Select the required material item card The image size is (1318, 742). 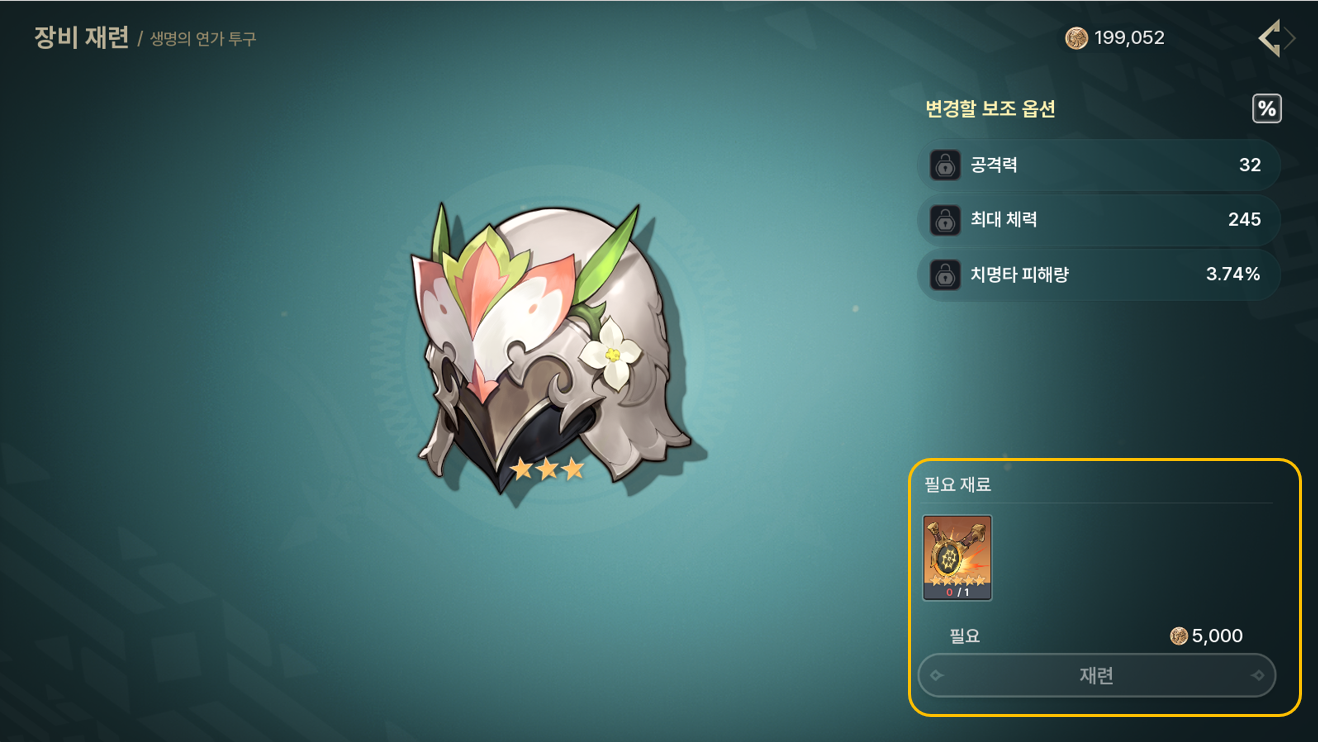click(957, 557)
